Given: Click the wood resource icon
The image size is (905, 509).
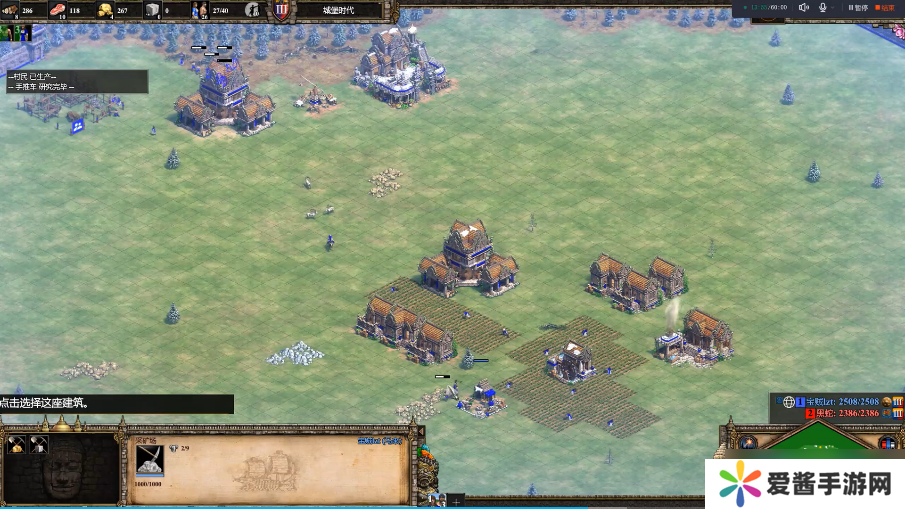Looking at the screenshot, I should pos(14,10).
